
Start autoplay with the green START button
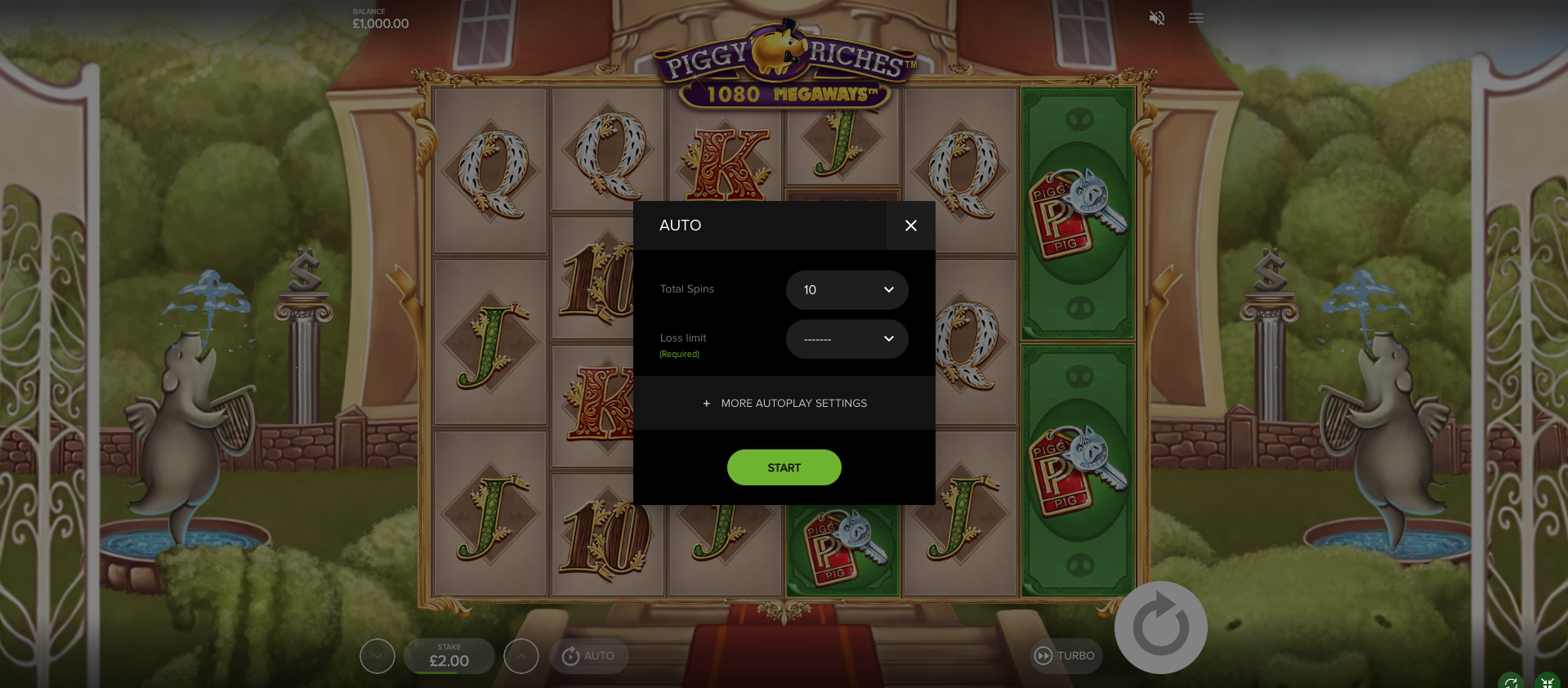pos(784,467)
